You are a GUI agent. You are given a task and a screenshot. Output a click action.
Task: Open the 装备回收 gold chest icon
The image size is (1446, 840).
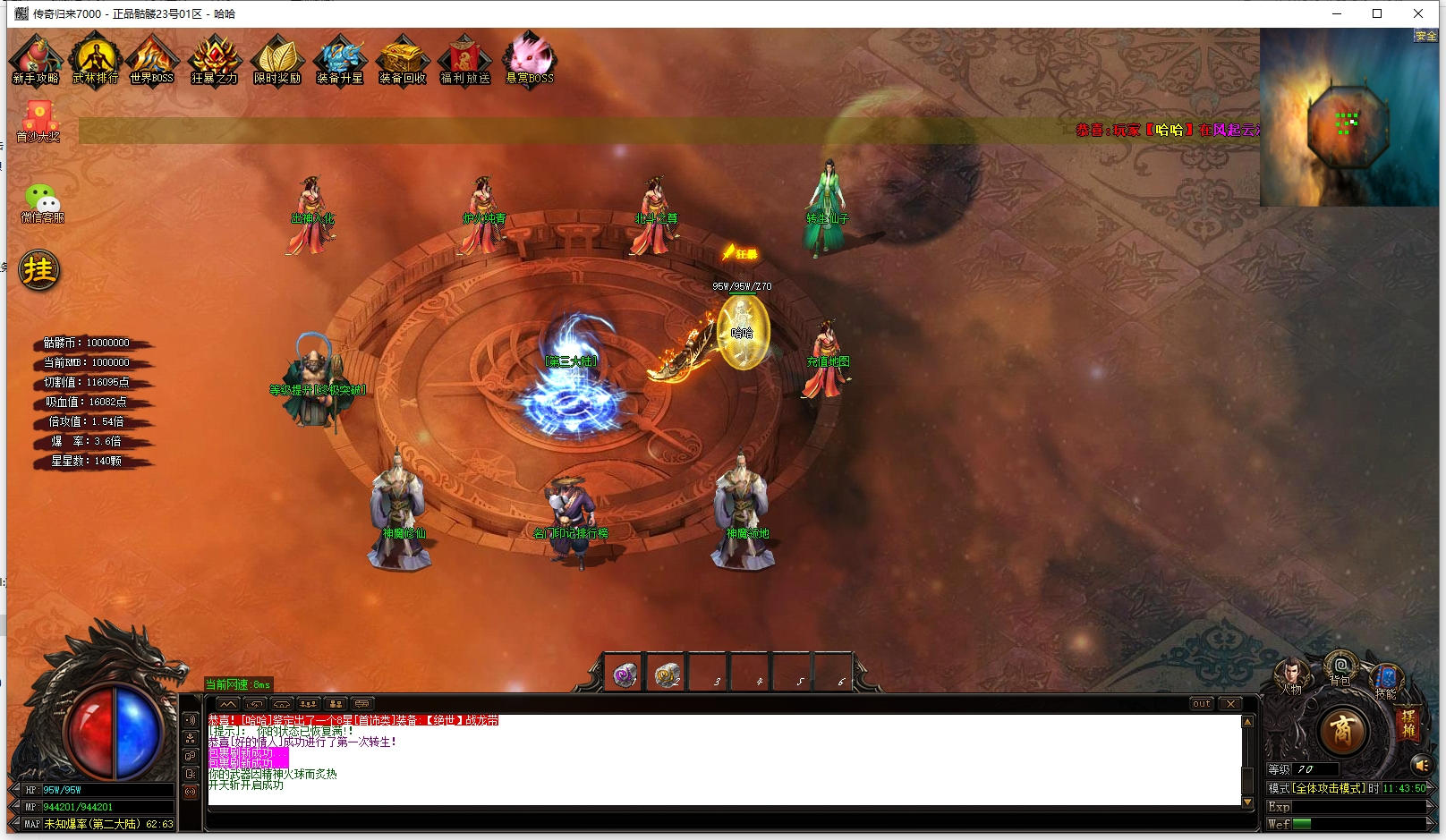pyautogui.click(x=403, y=59)
